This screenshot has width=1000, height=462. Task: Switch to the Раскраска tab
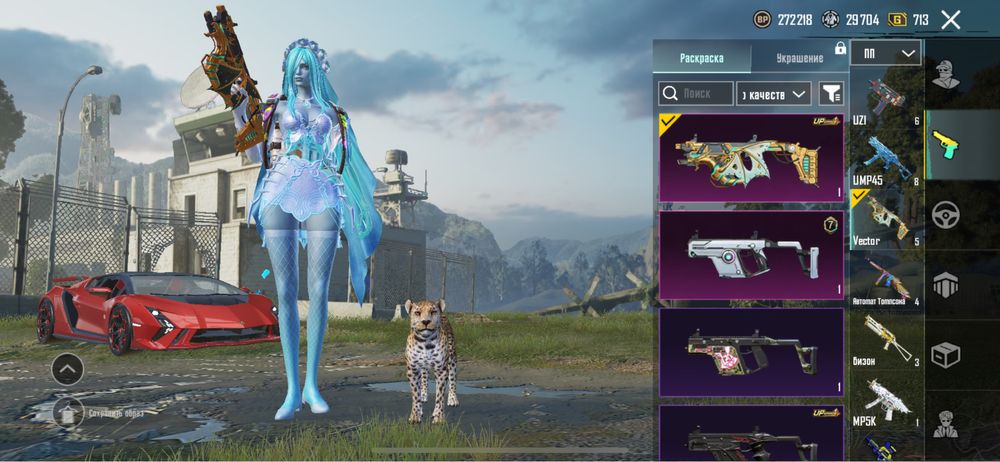(x=701, y=58)
